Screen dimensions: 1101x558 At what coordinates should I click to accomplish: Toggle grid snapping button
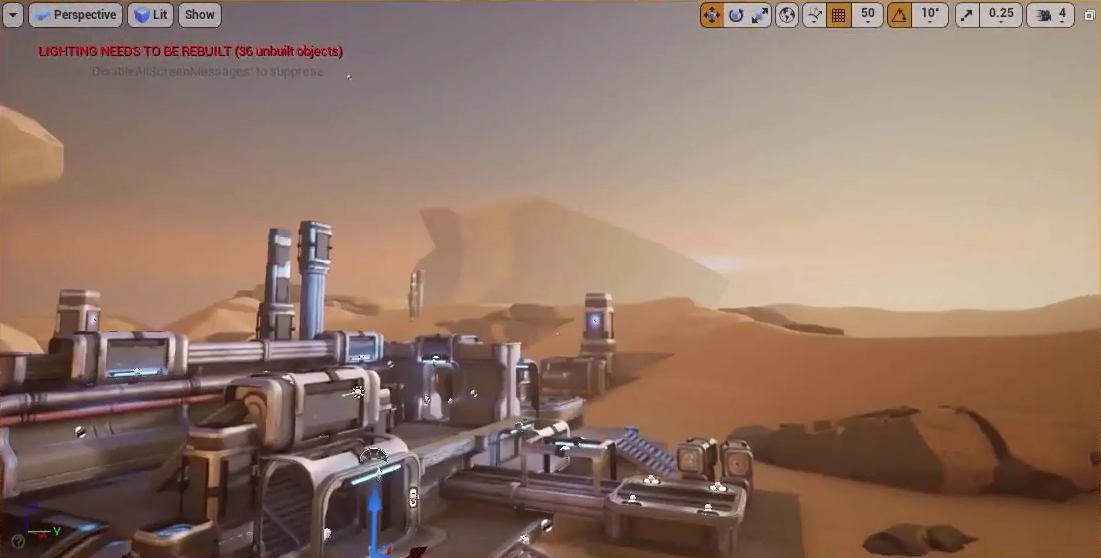coord(839,15)
